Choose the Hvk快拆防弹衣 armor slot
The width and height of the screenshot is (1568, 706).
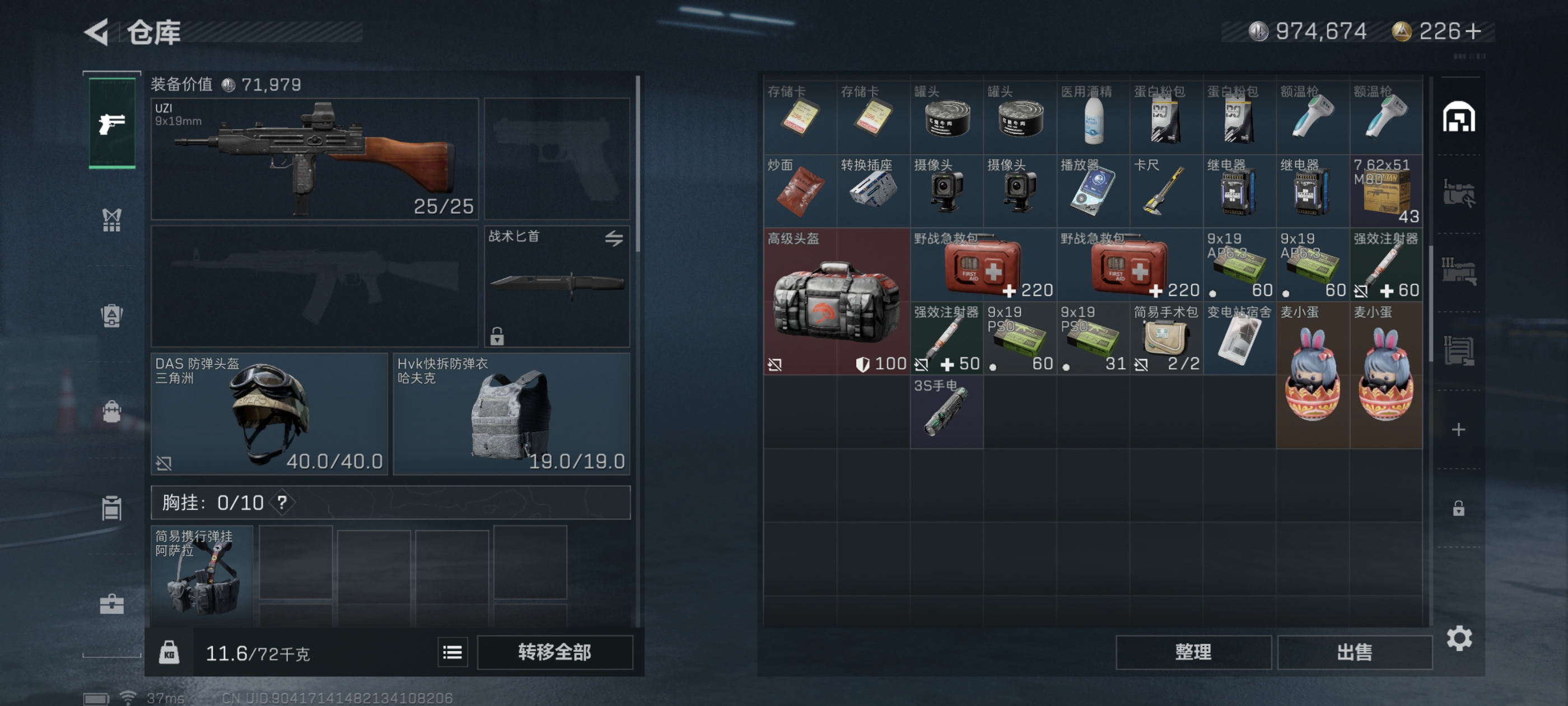click(511, 414)
